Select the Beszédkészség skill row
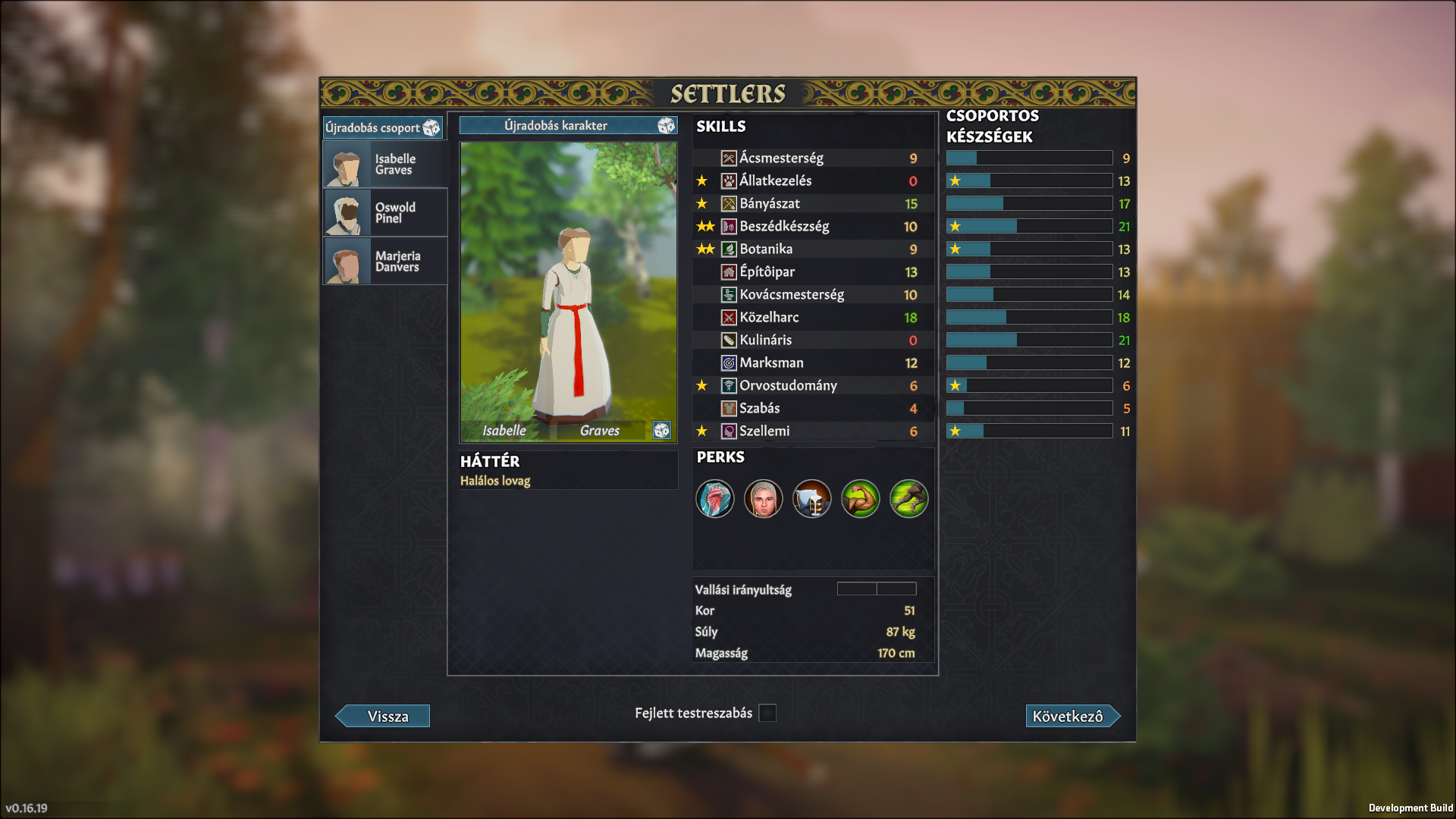 [813, 227]
